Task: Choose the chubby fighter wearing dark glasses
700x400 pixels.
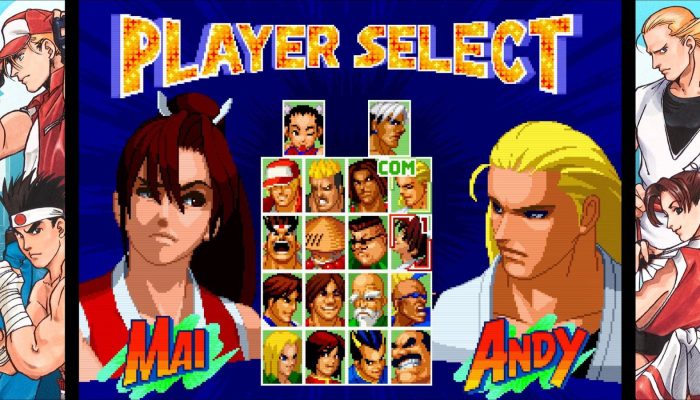Action: pos(366,241)
